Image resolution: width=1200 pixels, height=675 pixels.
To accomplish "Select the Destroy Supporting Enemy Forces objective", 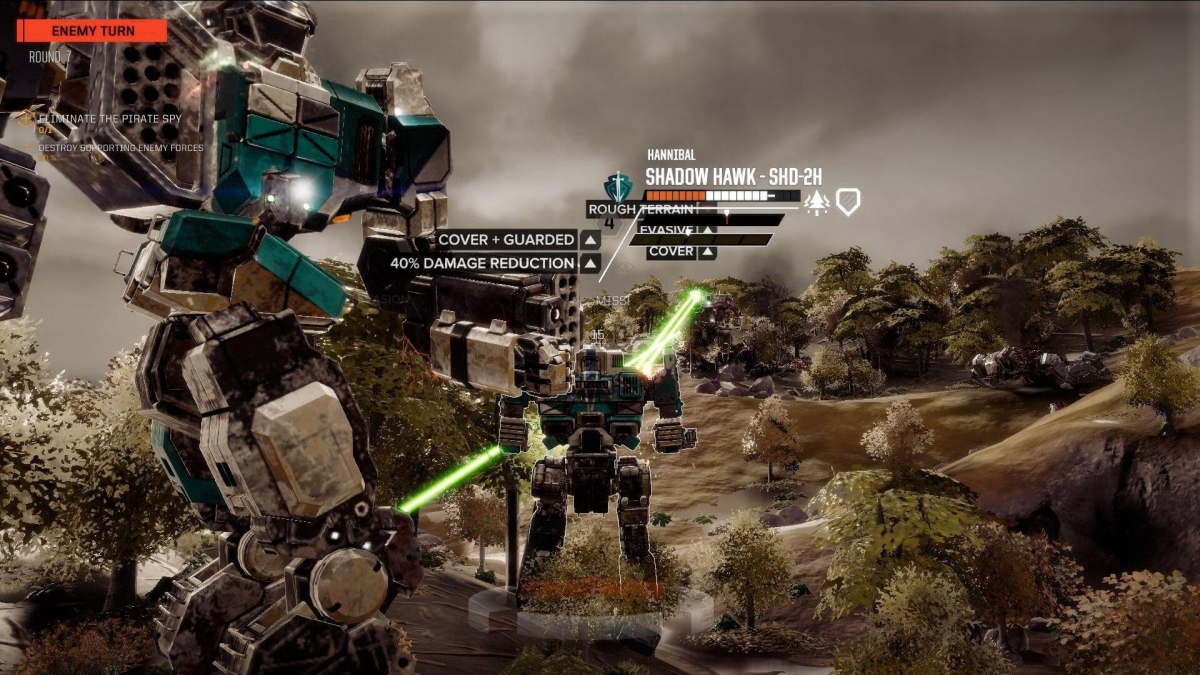I will point(120,148).
